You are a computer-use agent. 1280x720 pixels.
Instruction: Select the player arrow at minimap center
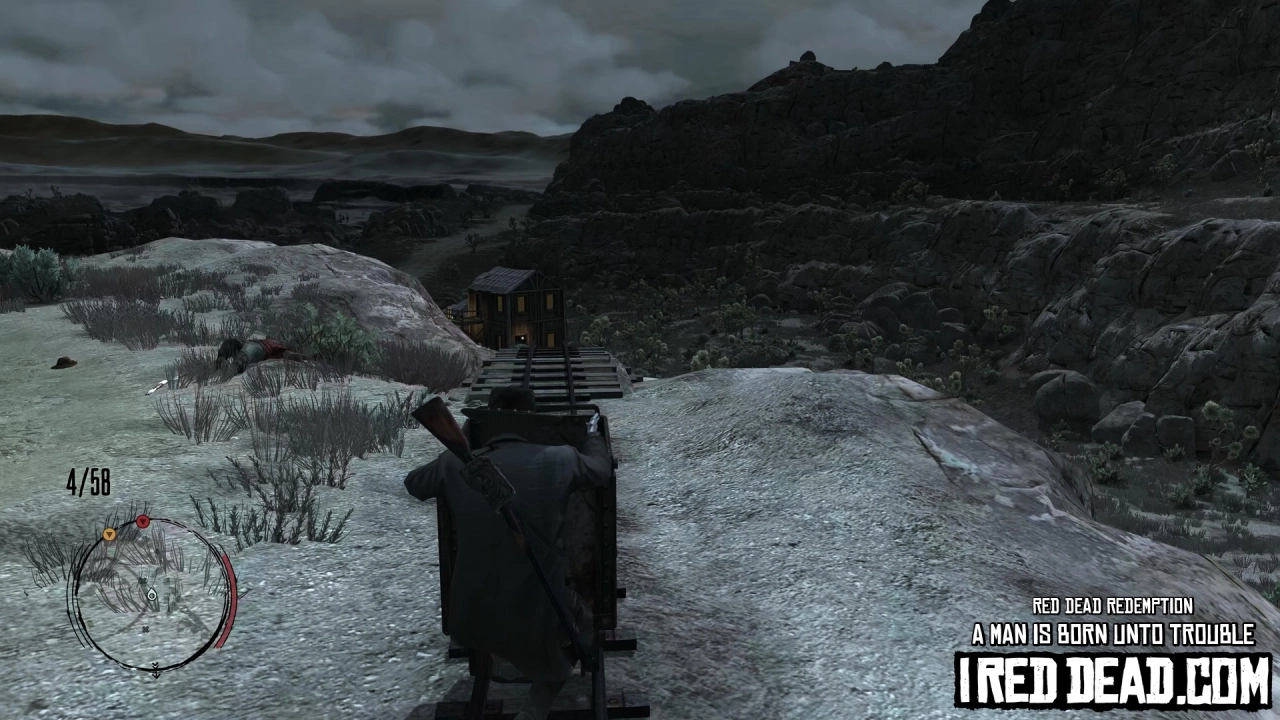(152, 594)
